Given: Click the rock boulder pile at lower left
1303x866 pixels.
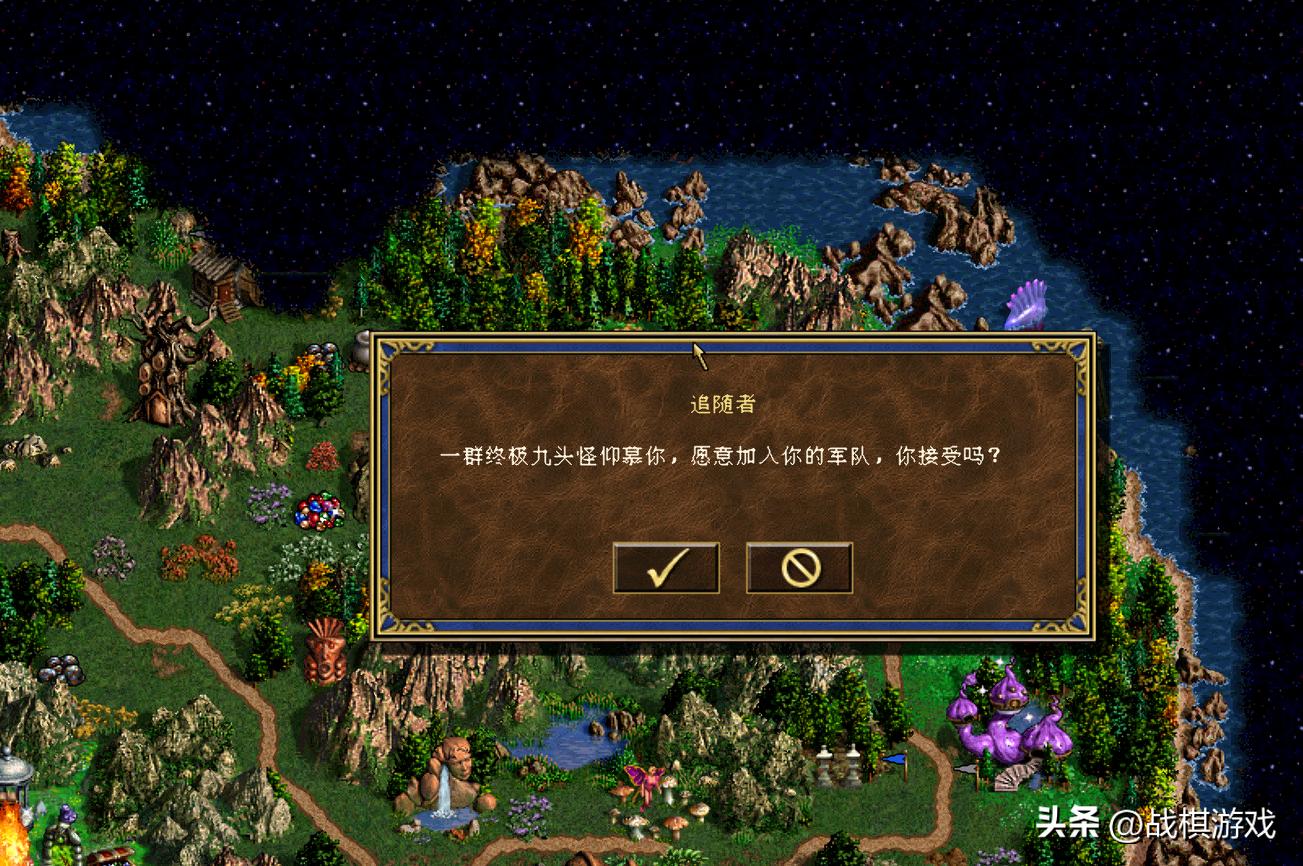Looking at the screenshot, I should click(60, 668).
